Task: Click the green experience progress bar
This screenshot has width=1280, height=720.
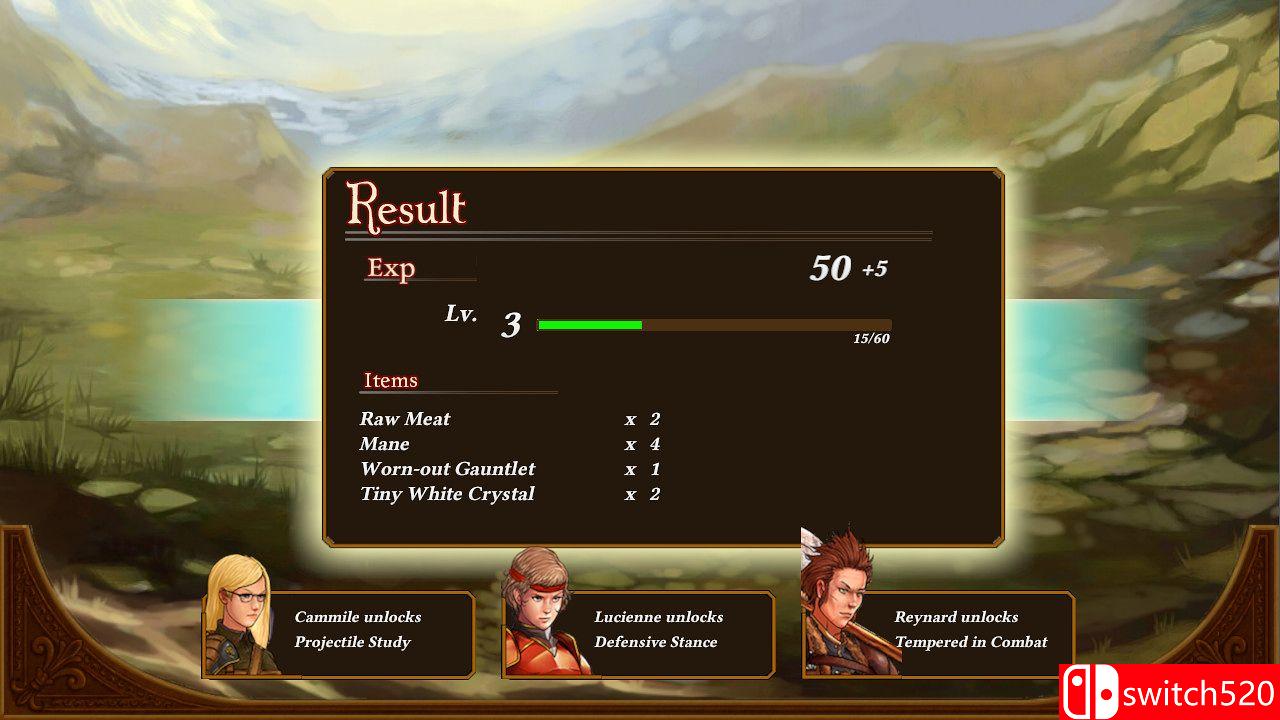Action: click(x=590, y=325)
